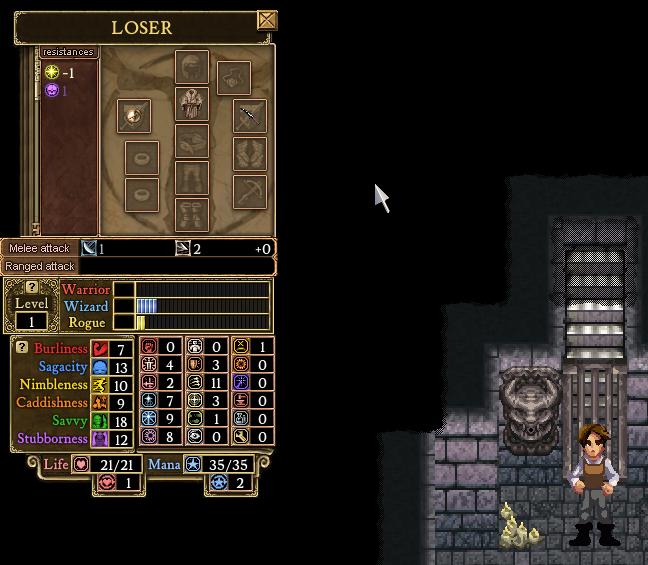Select the equipped robe armor slot

point(192,104)
